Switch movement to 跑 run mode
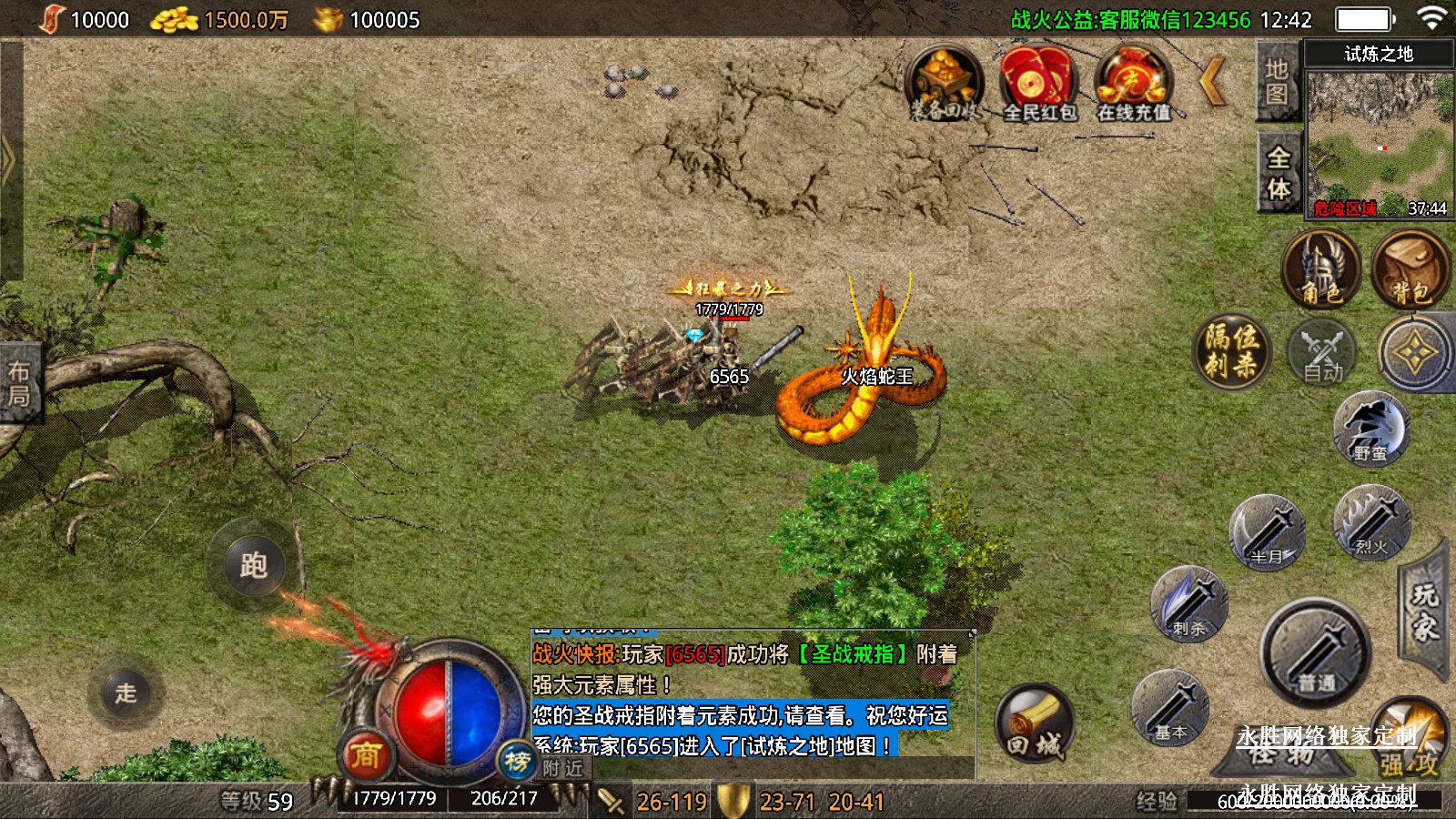 [x=253, y=565]
